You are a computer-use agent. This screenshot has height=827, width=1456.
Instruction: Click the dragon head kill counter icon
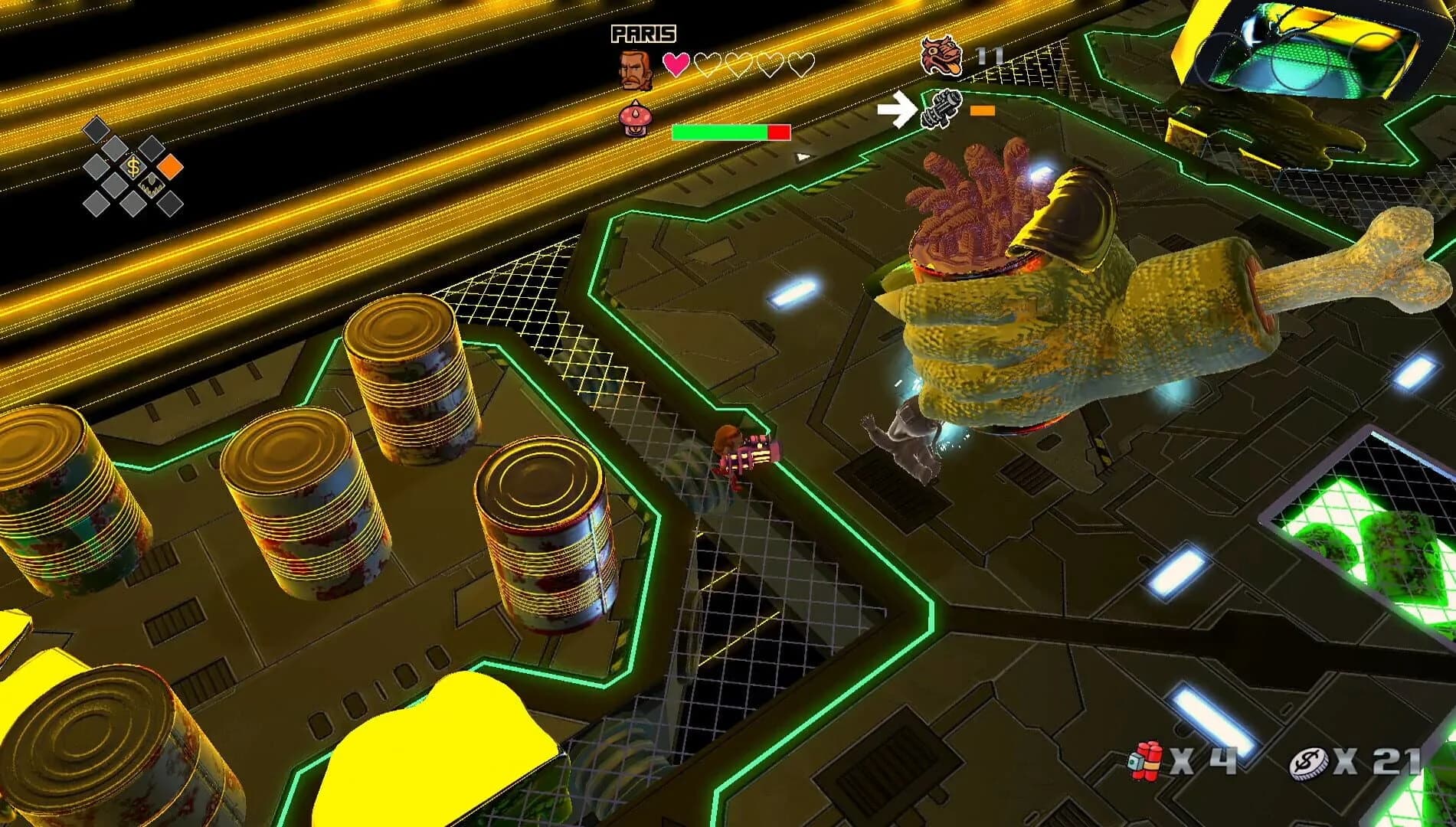click(x=941, y=56)
